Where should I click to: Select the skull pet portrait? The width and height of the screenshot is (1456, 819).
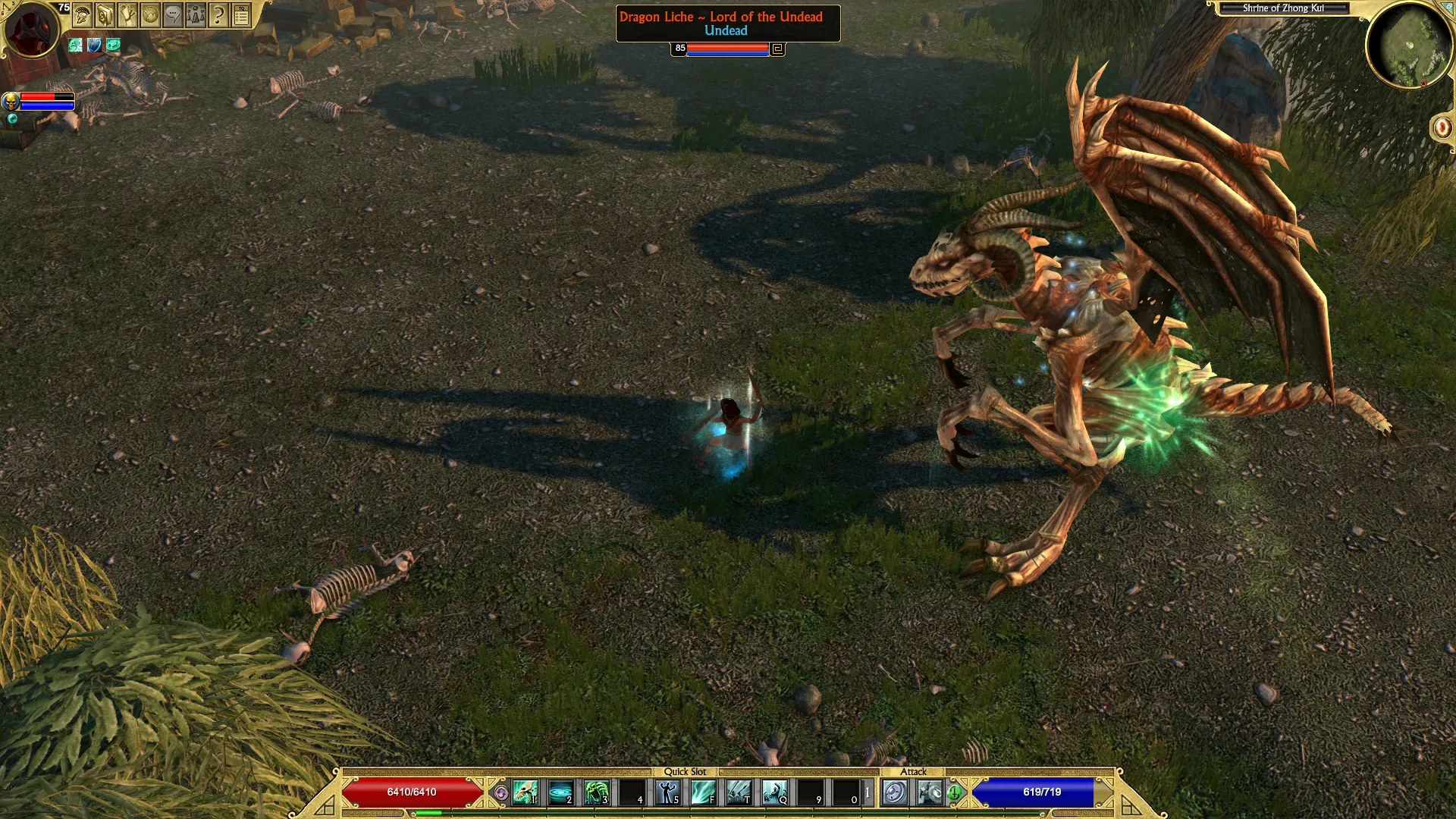pos(11,101)
